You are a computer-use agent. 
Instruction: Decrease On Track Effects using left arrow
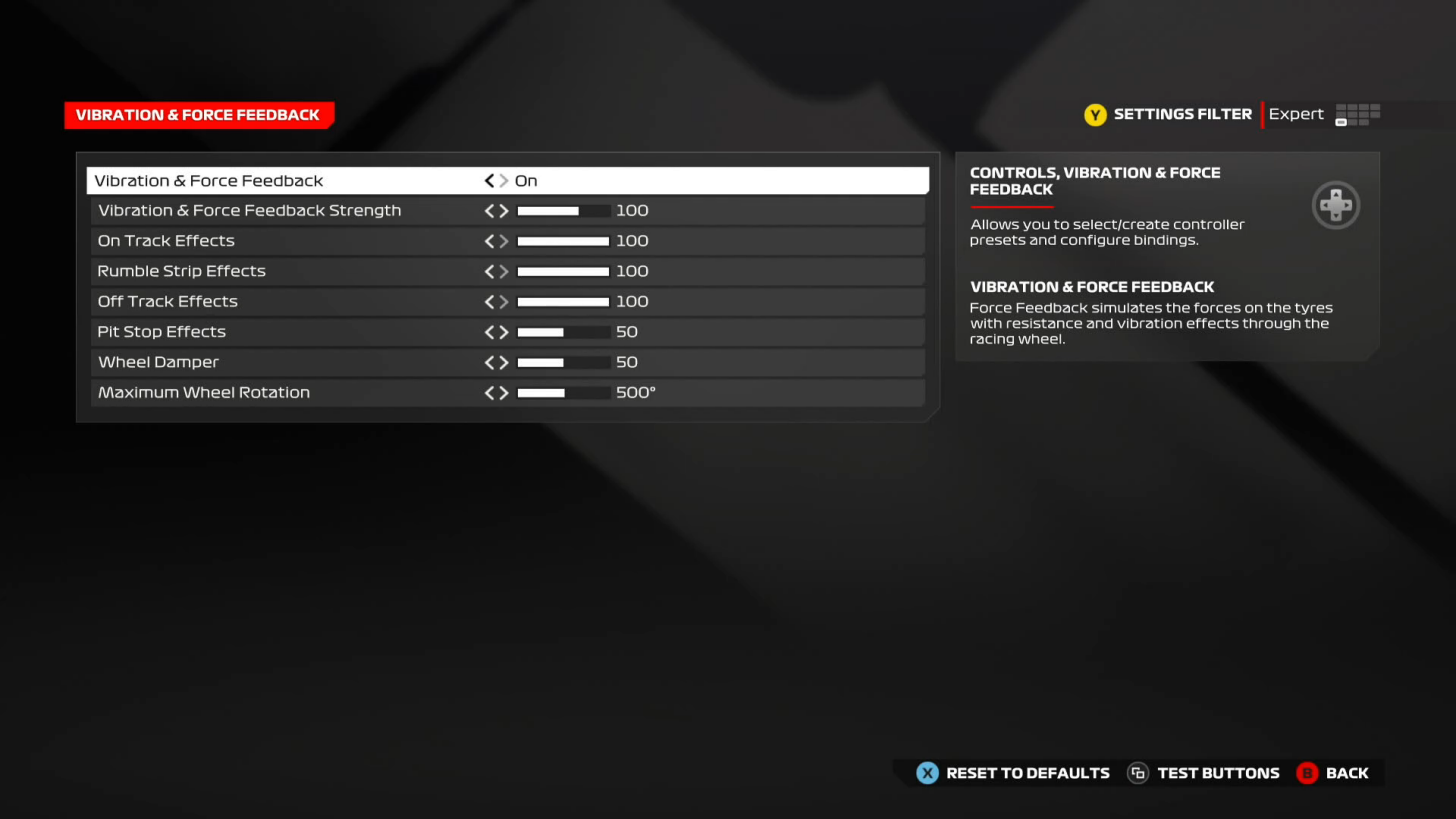coord(489,240)
